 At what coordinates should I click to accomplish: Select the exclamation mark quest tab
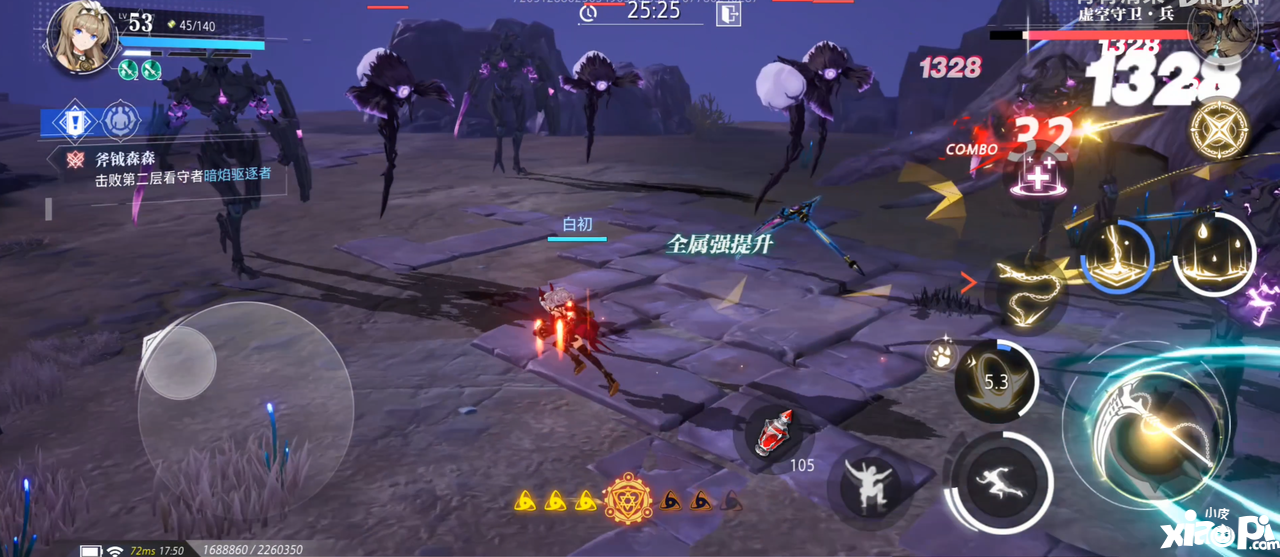point(75,122)
